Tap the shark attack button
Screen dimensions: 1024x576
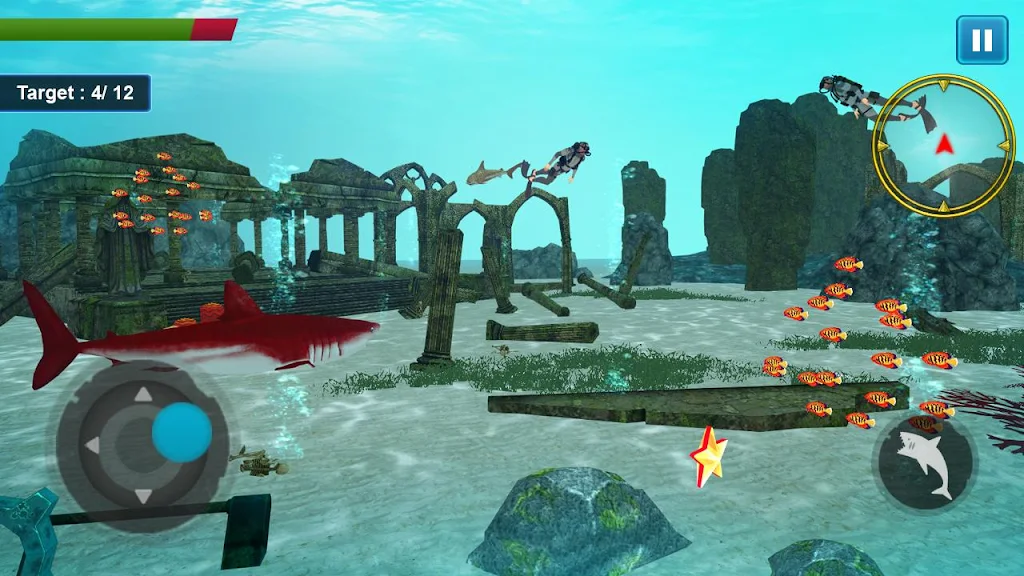coord(924,462)
